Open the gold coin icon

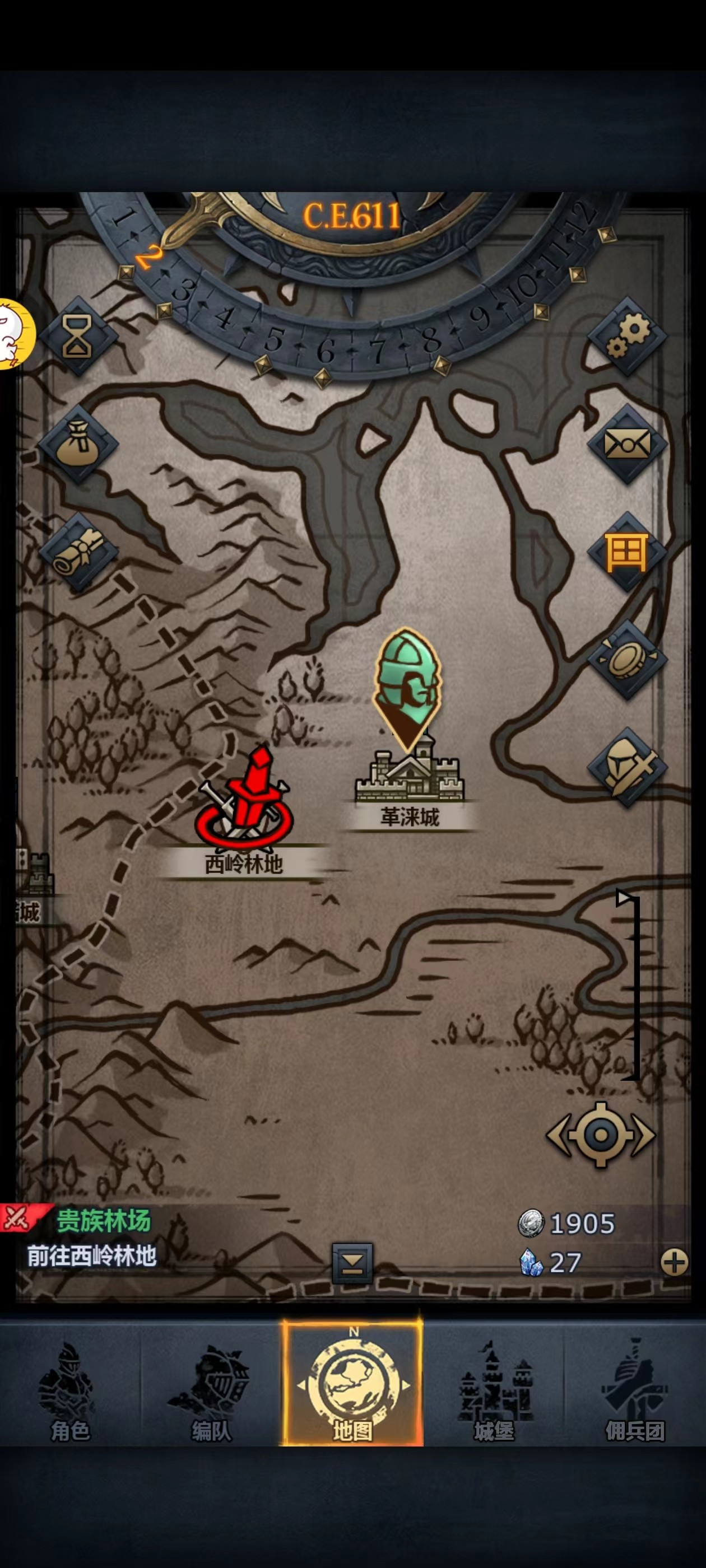click(628, 660)
